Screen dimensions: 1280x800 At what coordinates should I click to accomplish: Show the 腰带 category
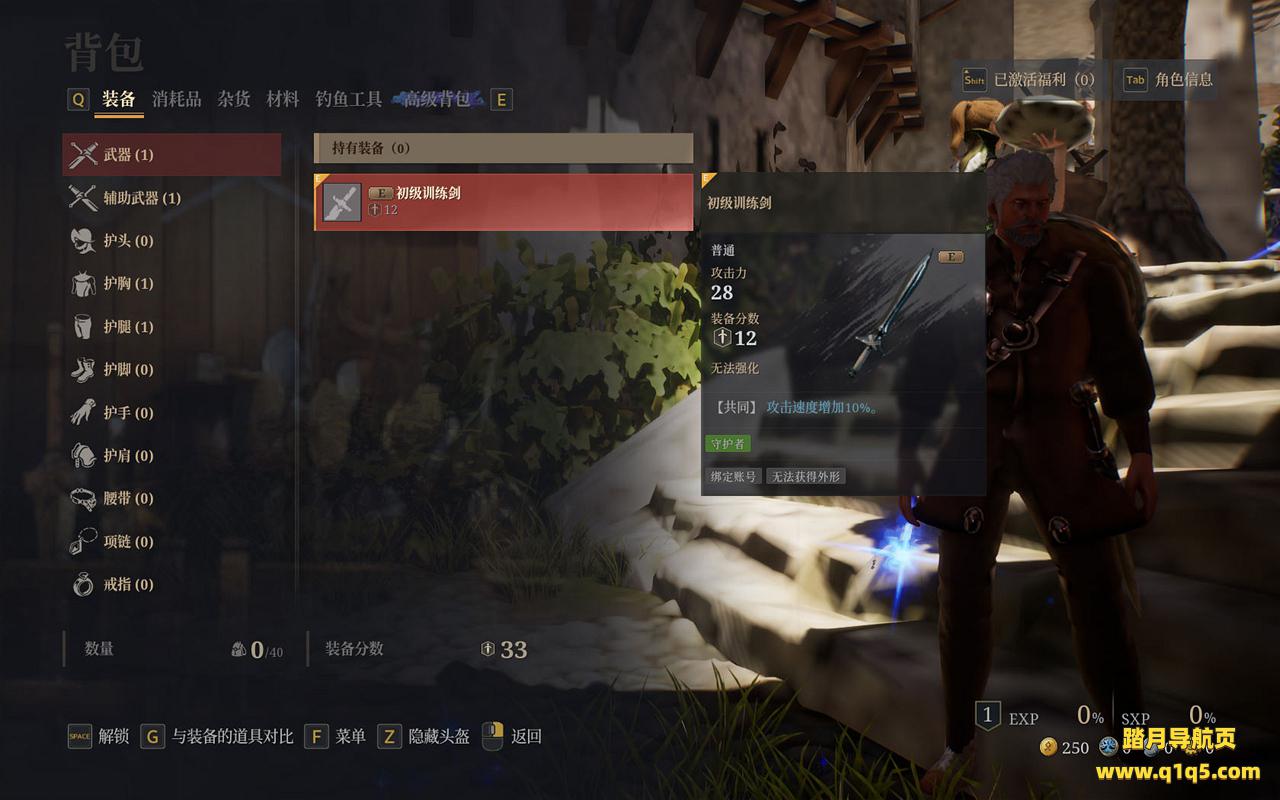(x=128, y=499)
